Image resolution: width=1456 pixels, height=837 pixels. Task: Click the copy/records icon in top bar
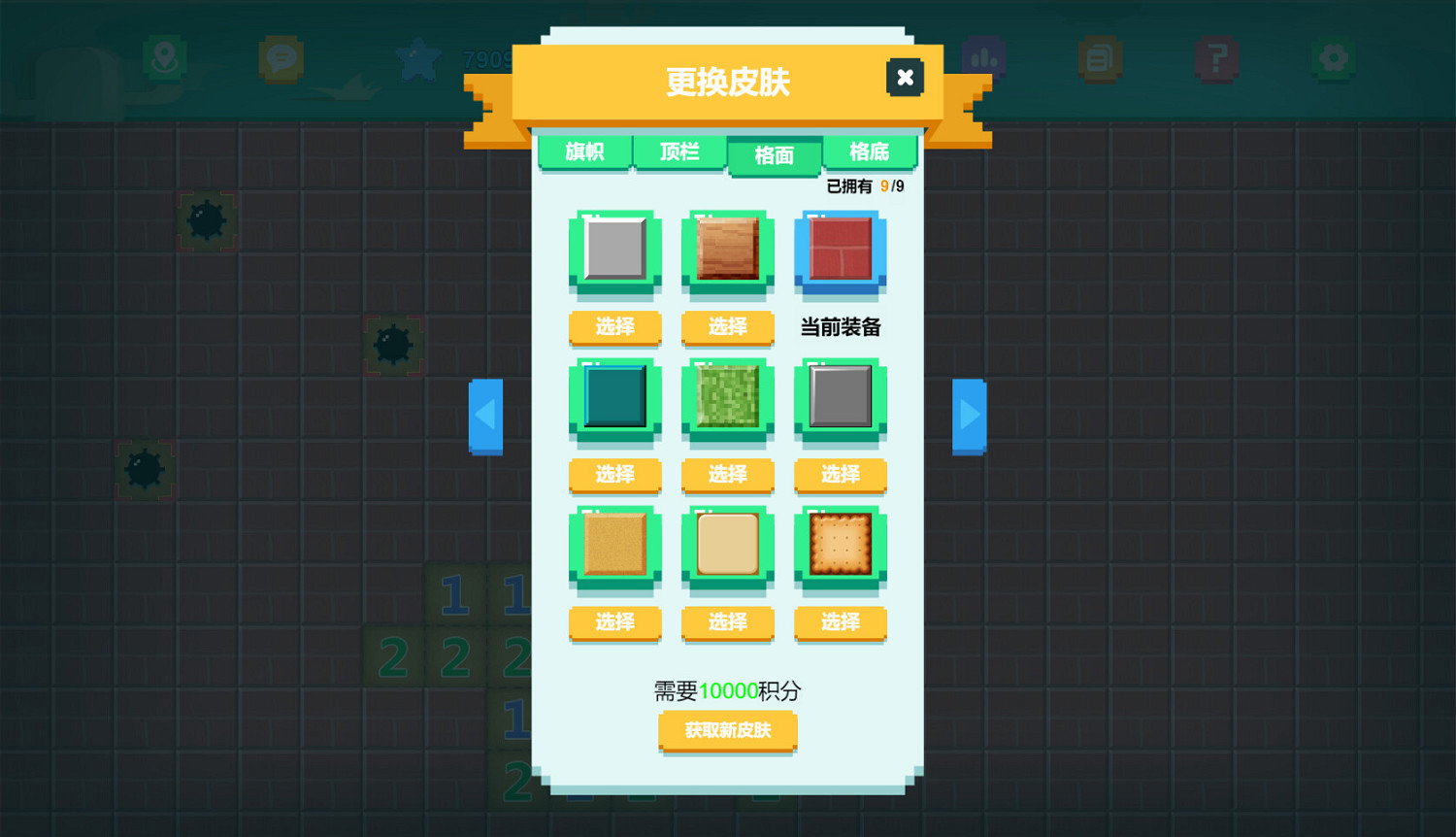1100,58
